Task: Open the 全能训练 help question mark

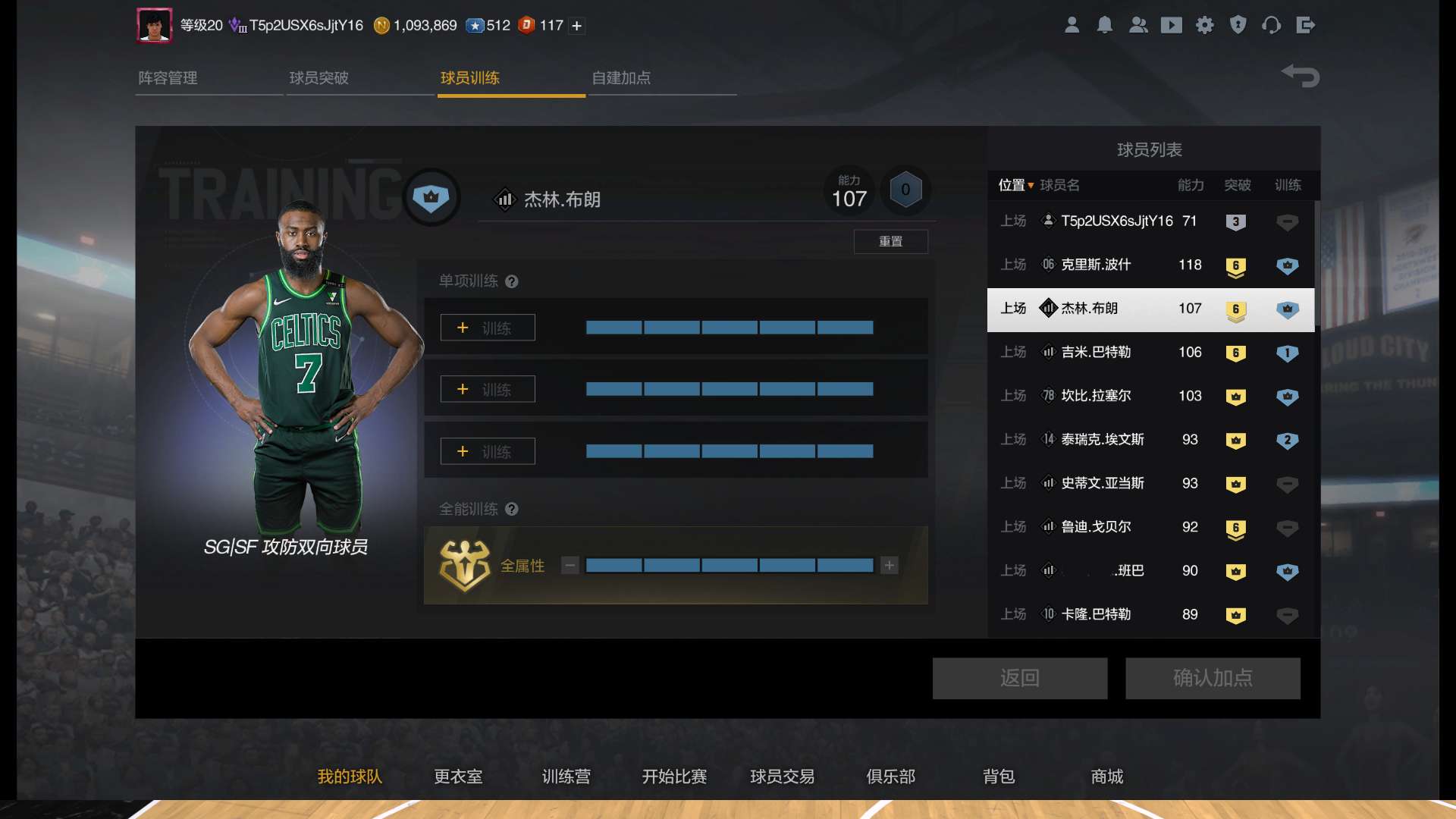Action: click(513, 510)
